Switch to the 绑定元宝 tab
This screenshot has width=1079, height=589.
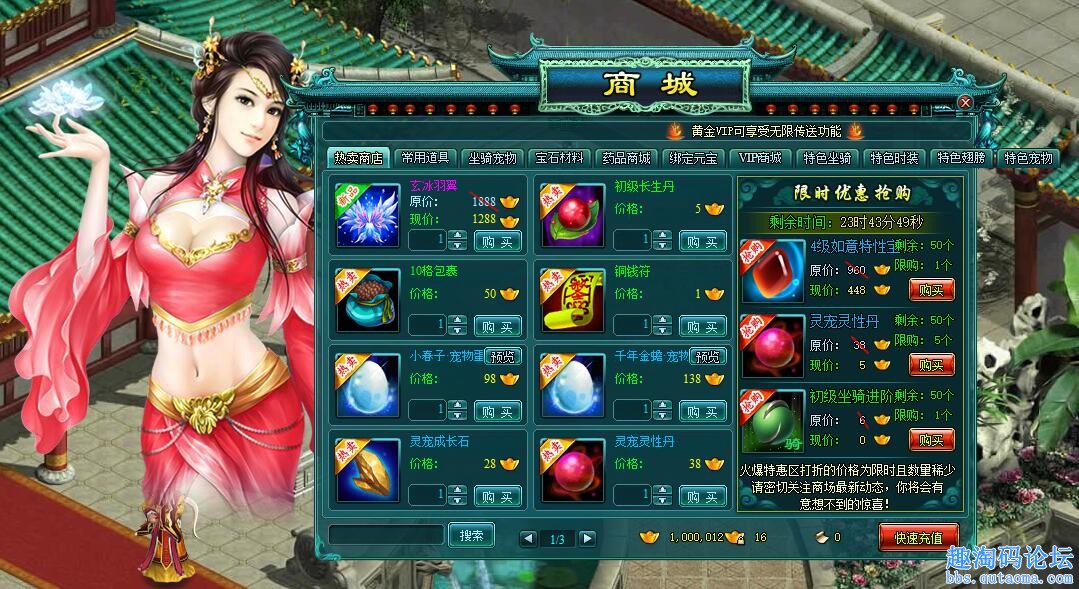point(693,158)
